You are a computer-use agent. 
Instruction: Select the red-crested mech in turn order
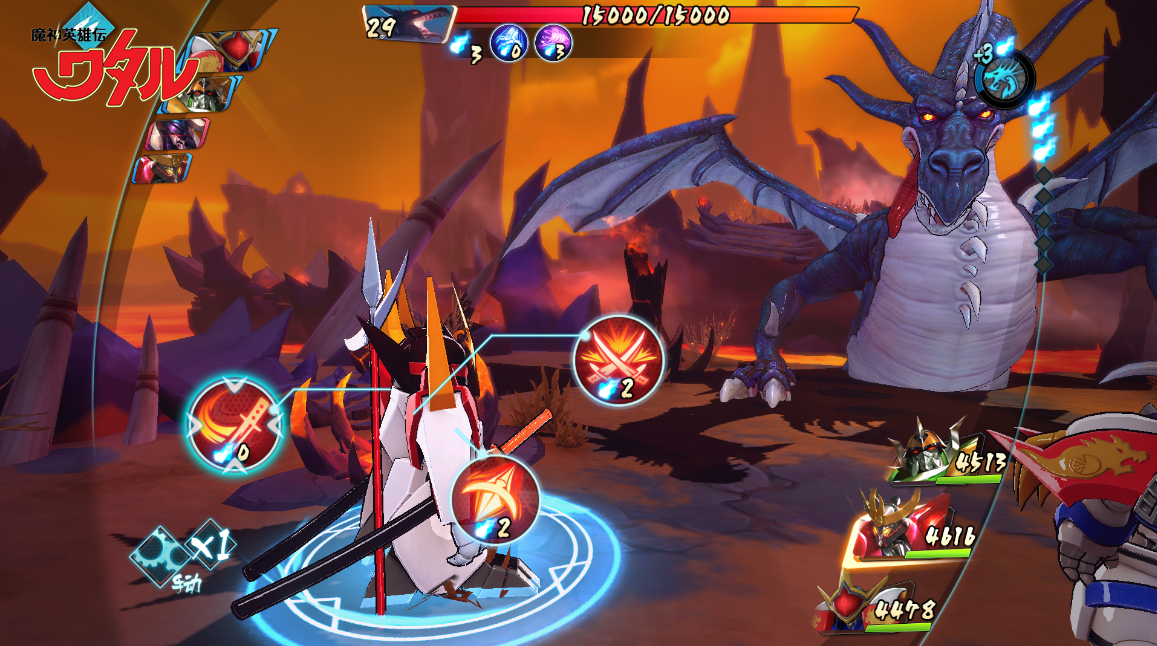[x=226, y=51]
